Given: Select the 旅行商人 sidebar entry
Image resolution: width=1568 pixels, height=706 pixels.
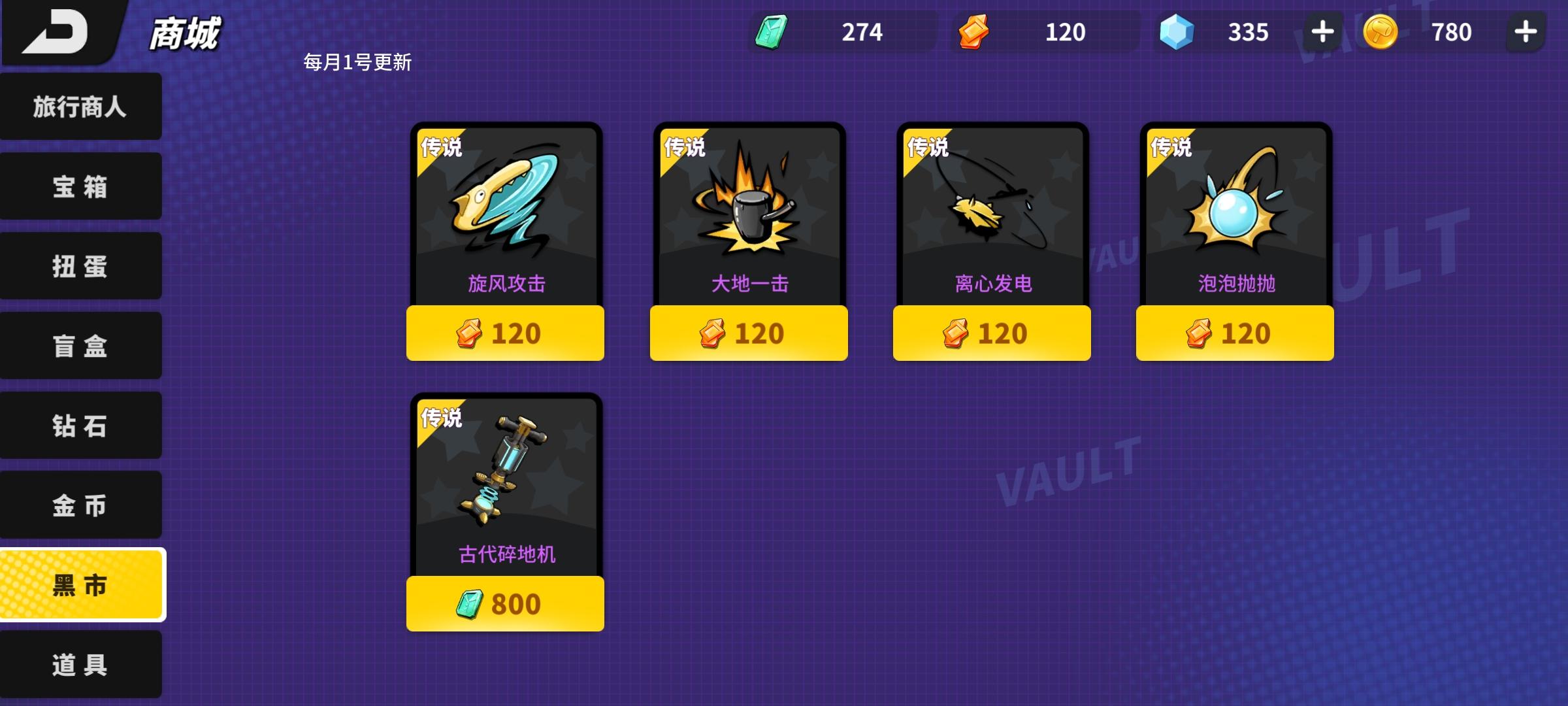Looking at the screenshot, I should pos(80,106).
